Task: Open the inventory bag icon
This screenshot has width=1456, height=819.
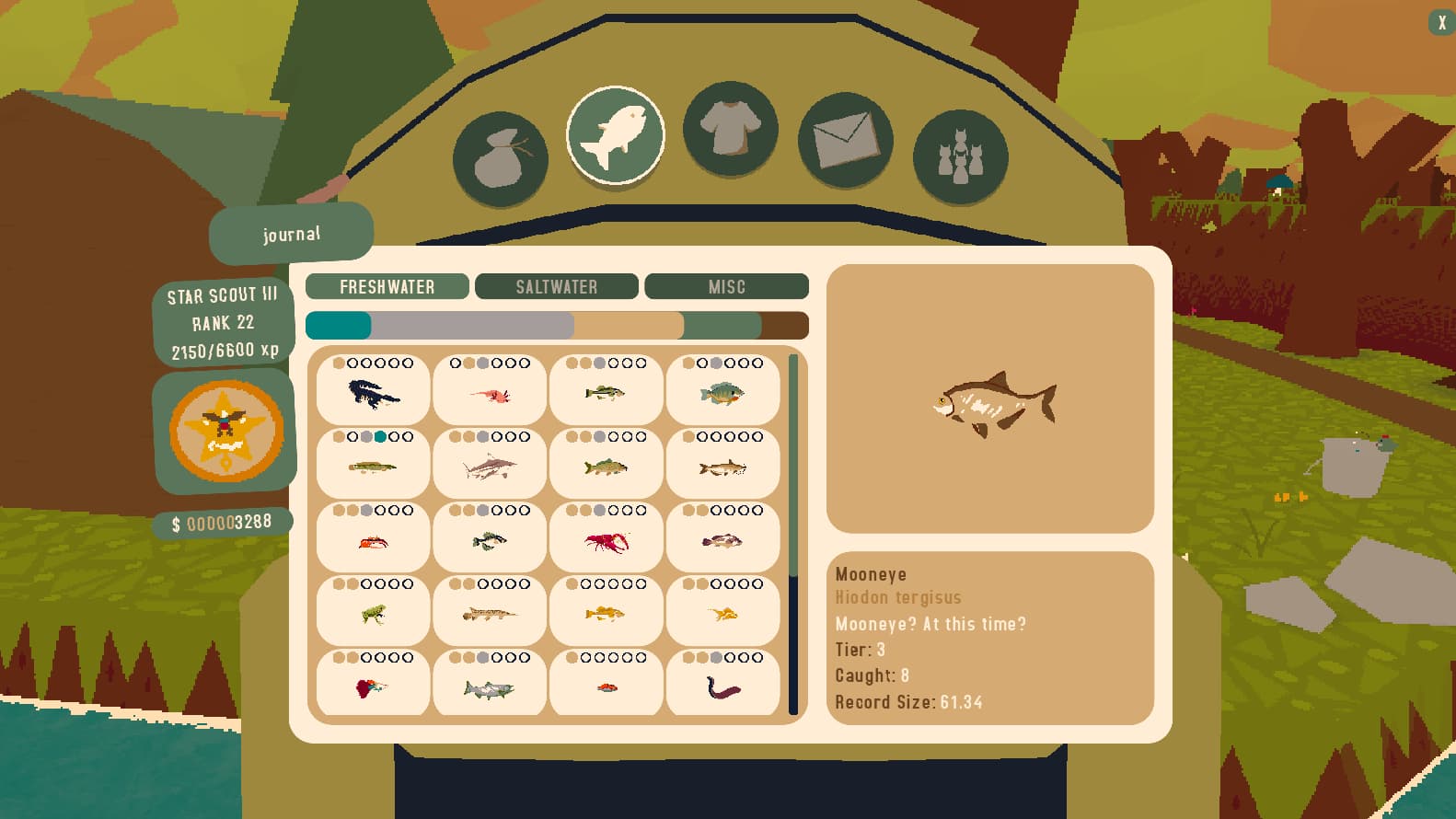Action: click(x=500, y=156)
